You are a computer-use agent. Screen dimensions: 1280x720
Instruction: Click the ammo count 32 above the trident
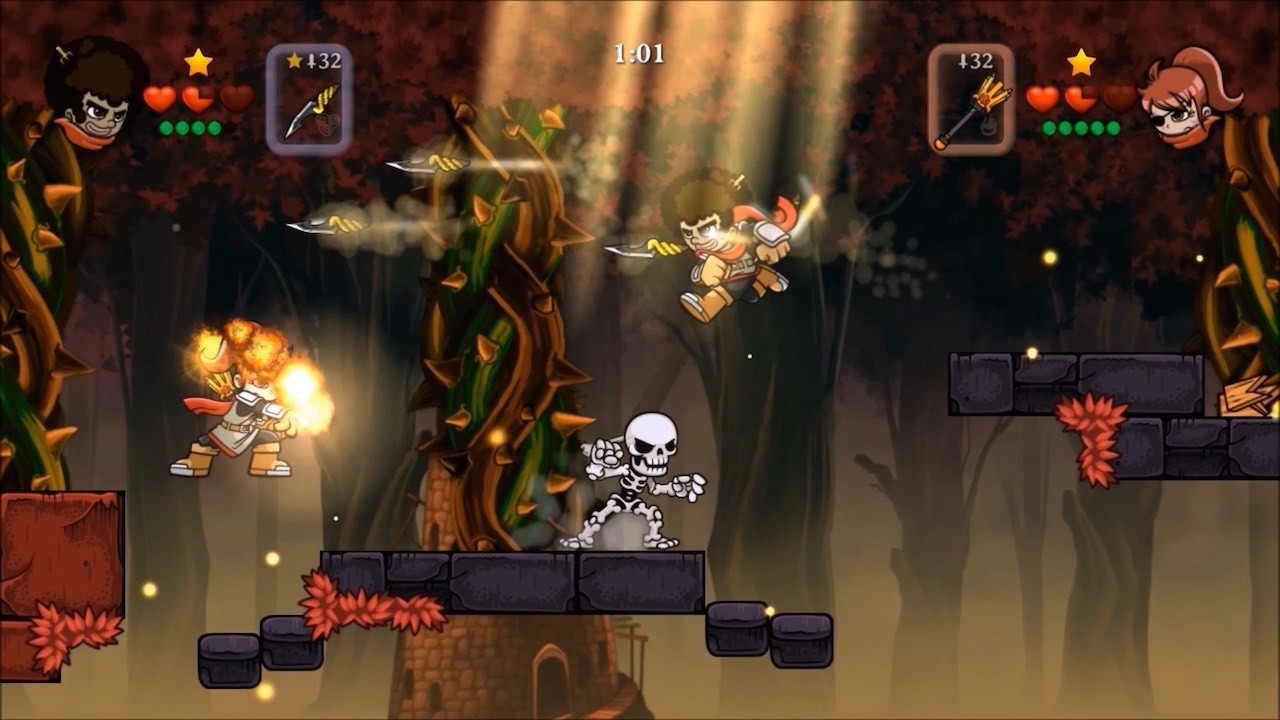[x=977, y=61]
